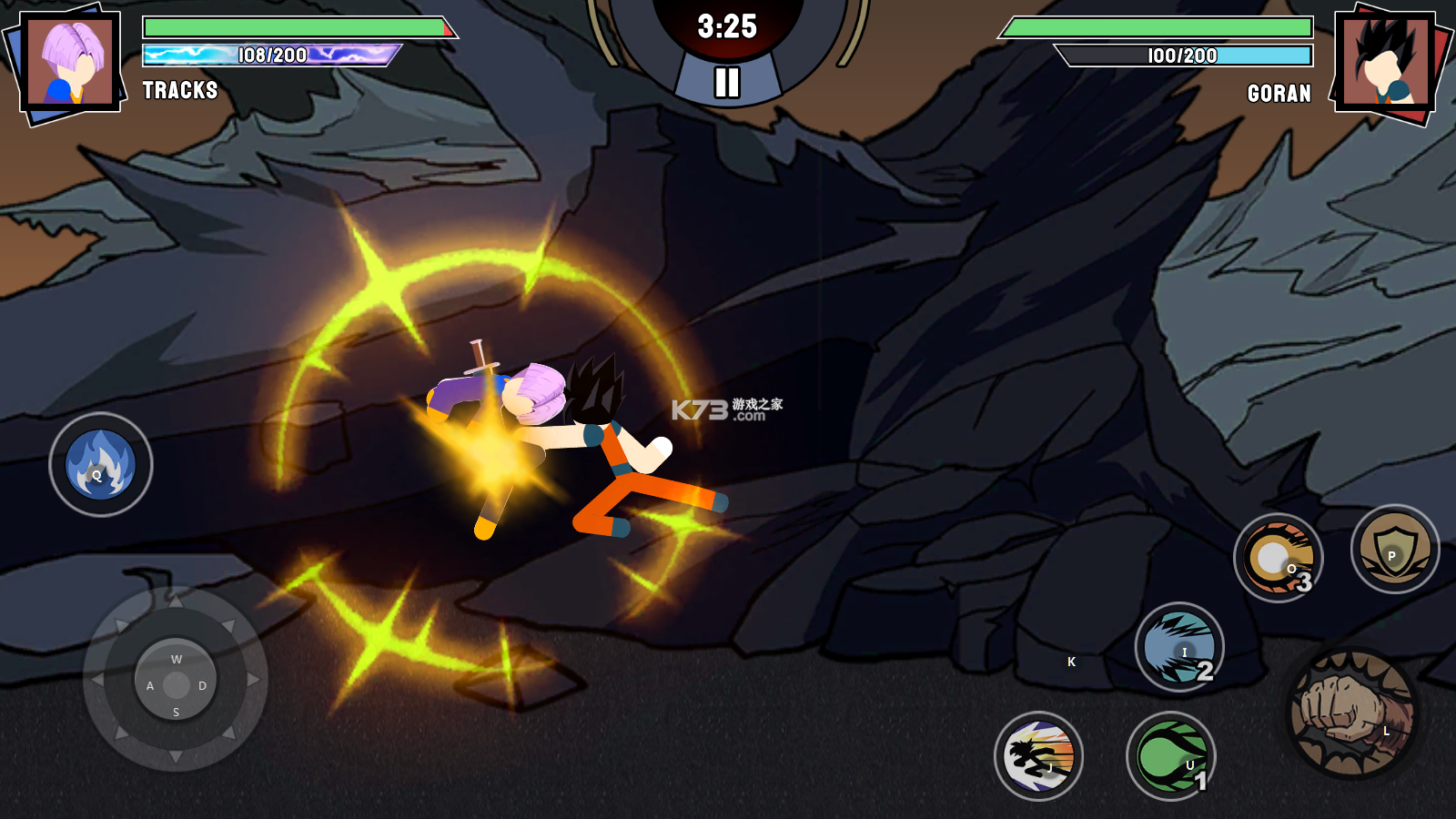Viewport: 1456px width, 819px height.
Task: Click Goran's opponent portrait
Action: [x=1385, y=62]
